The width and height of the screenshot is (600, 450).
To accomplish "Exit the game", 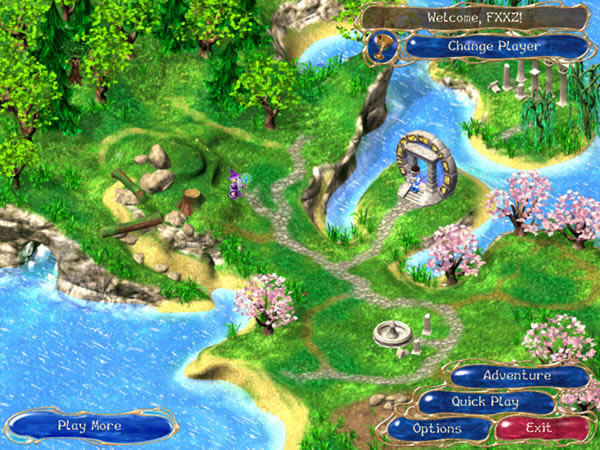I will [539, 428].
